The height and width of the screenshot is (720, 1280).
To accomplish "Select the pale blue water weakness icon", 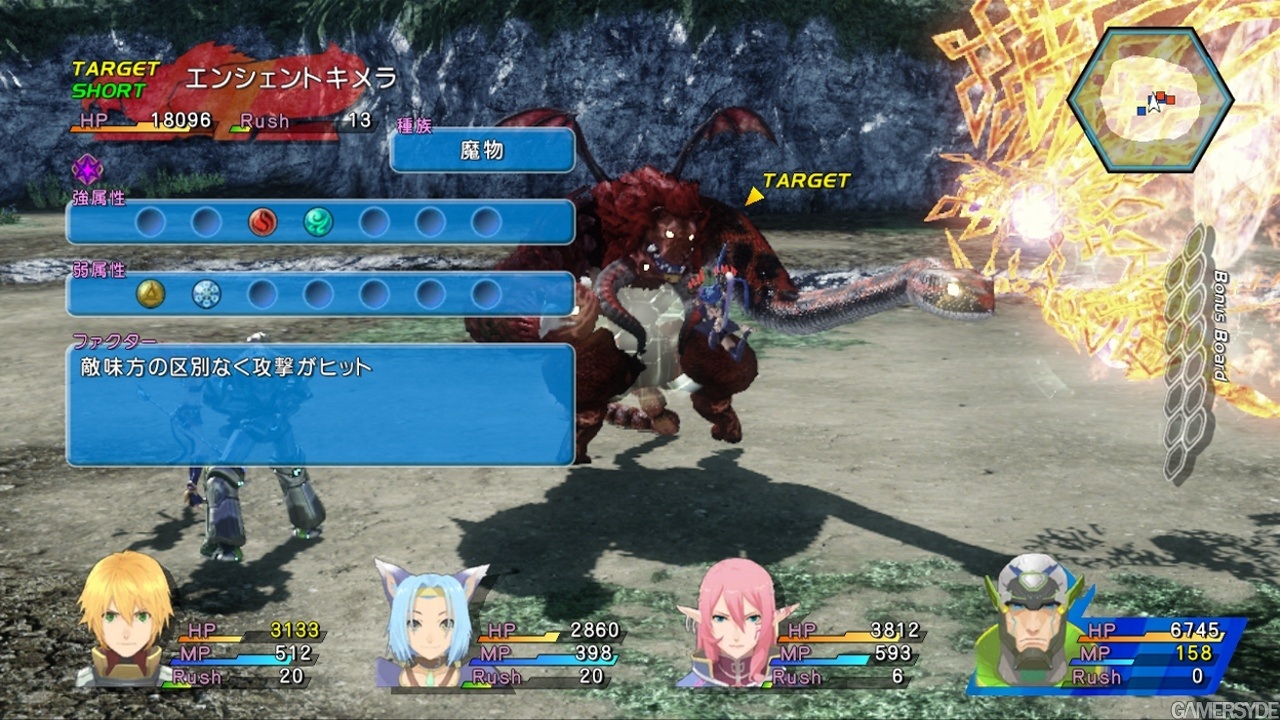I will (x=207, y=294).
